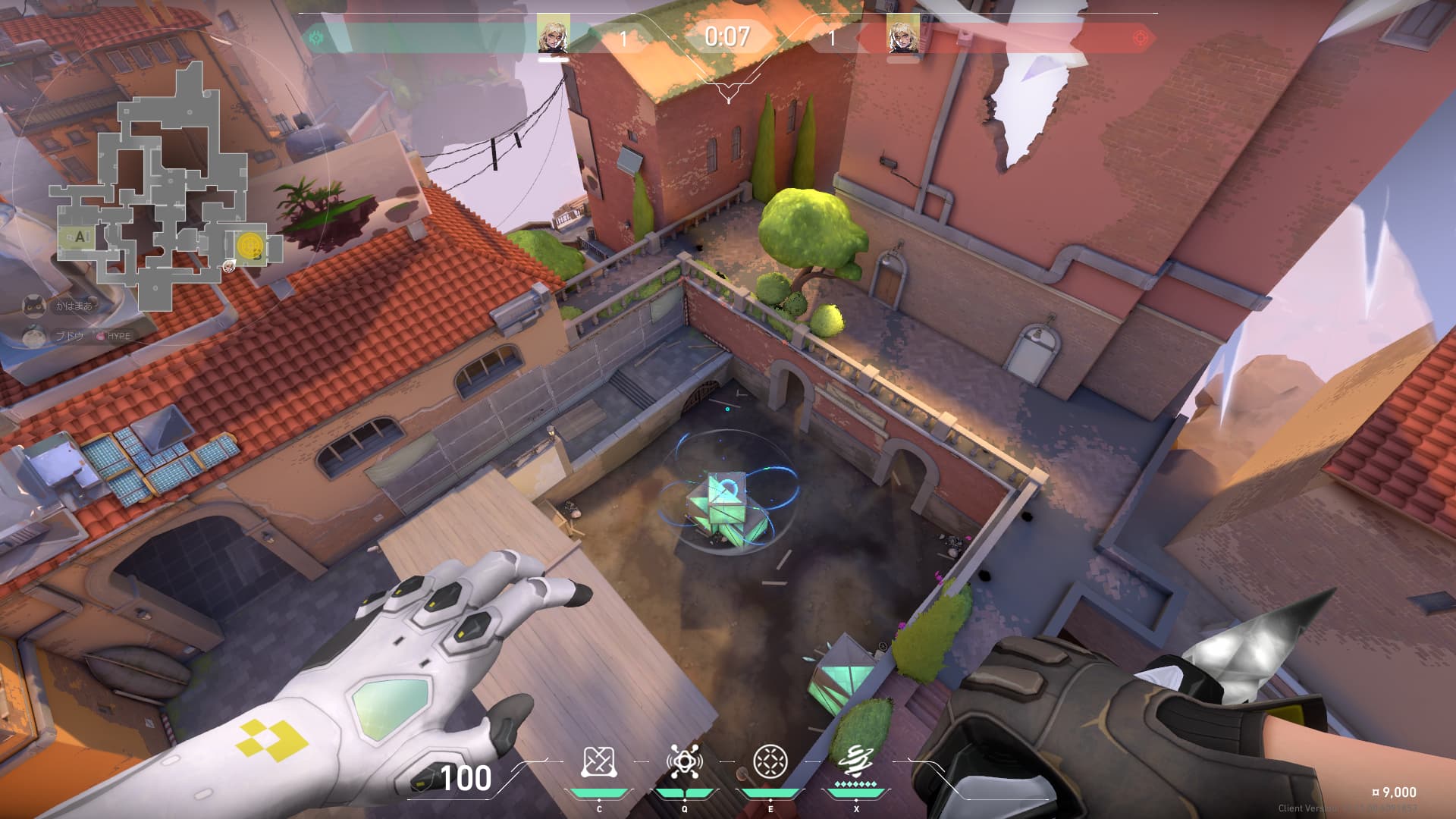Select the left team's agent portrait
Screen dimensions: 1456x819
(553, 35)
